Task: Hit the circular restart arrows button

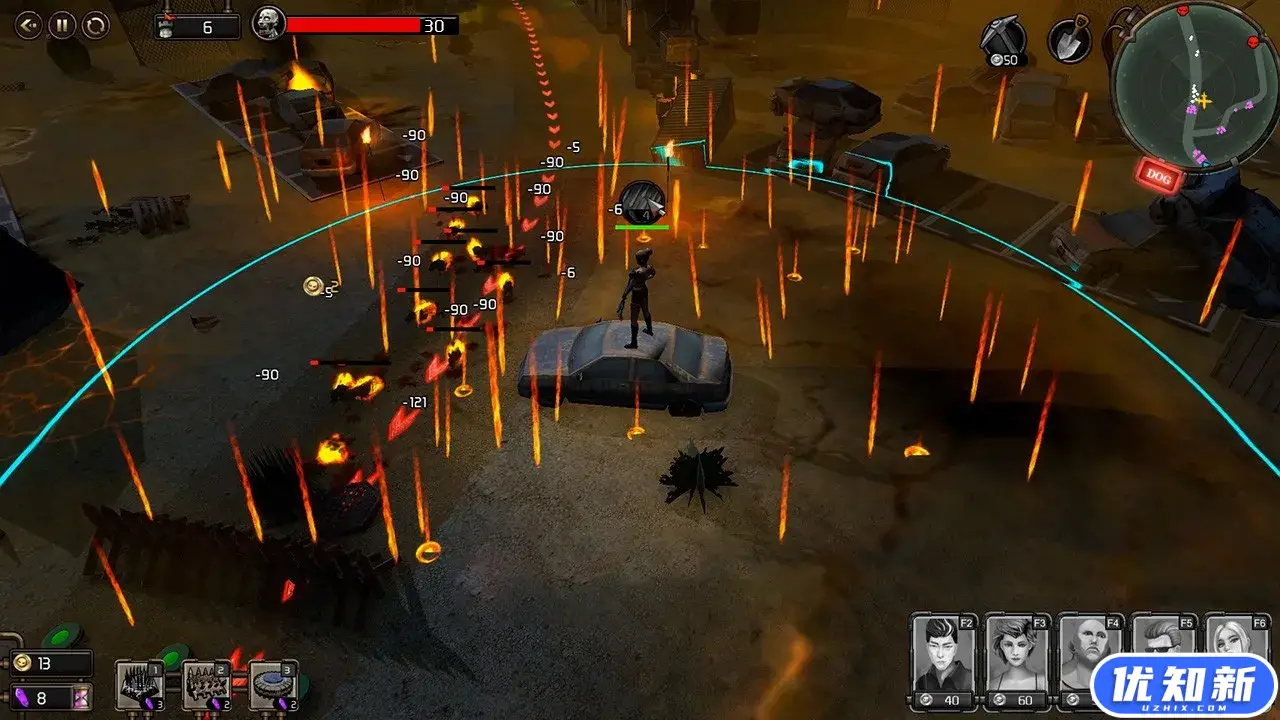Action: click(x=95, y=25)
